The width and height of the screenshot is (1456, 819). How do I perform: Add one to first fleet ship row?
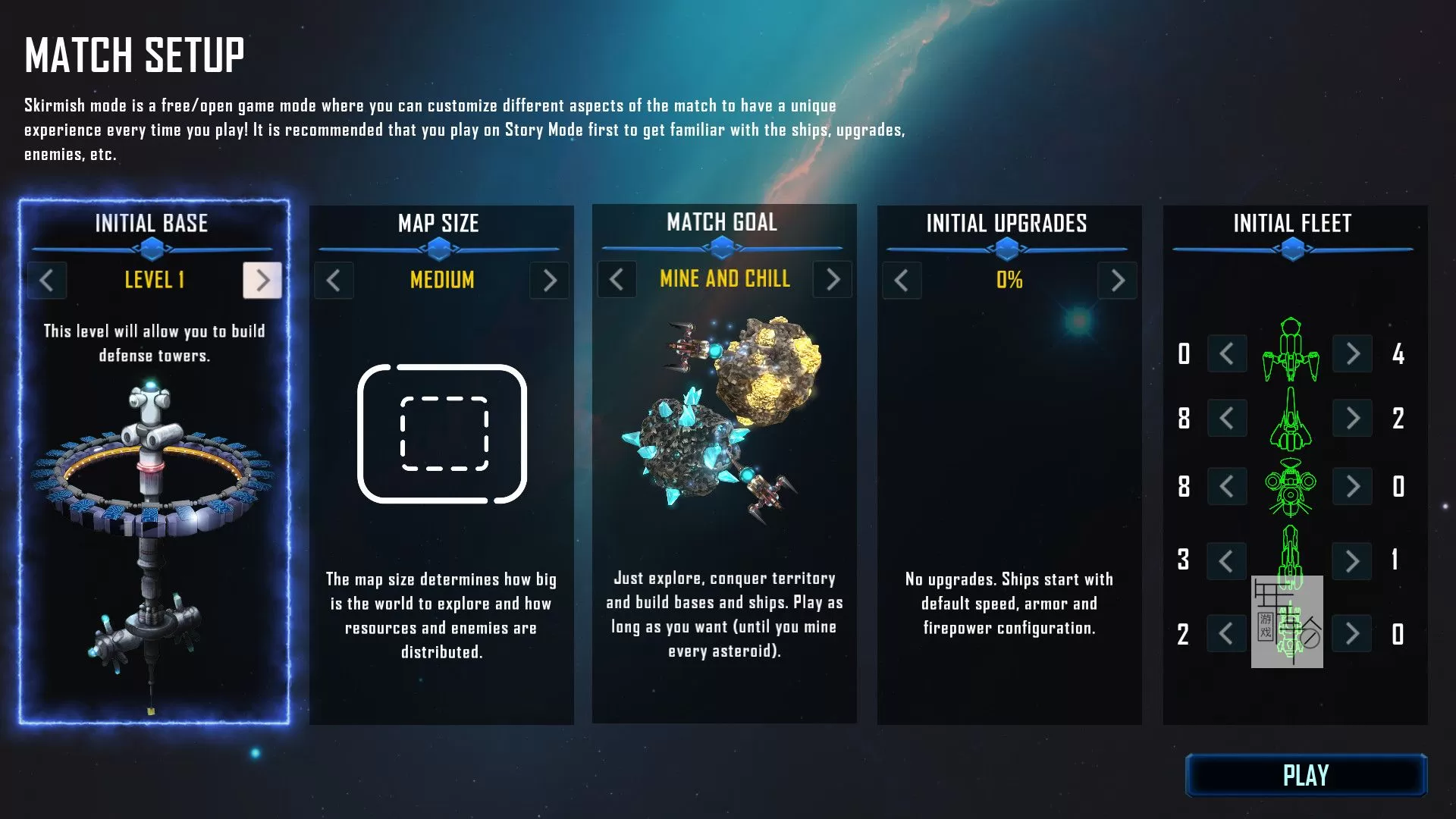tap(1352, 353)
